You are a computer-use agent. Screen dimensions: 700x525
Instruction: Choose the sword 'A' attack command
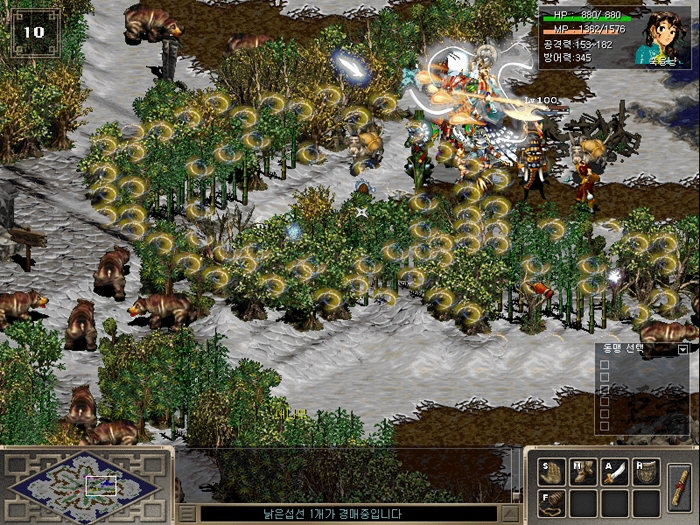615,472
